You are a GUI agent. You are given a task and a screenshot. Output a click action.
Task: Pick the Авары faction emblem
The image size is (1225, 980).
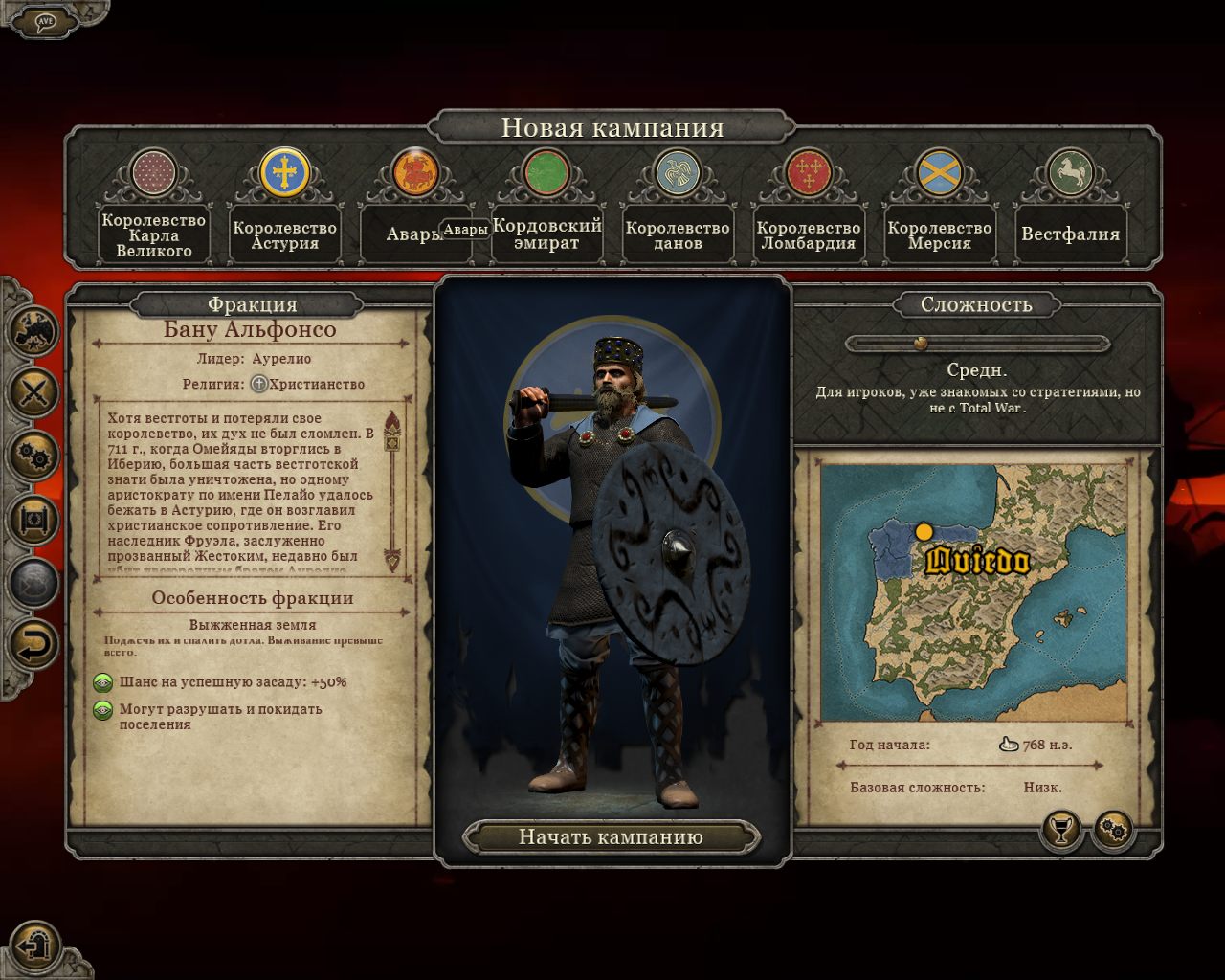coord(415,173)
